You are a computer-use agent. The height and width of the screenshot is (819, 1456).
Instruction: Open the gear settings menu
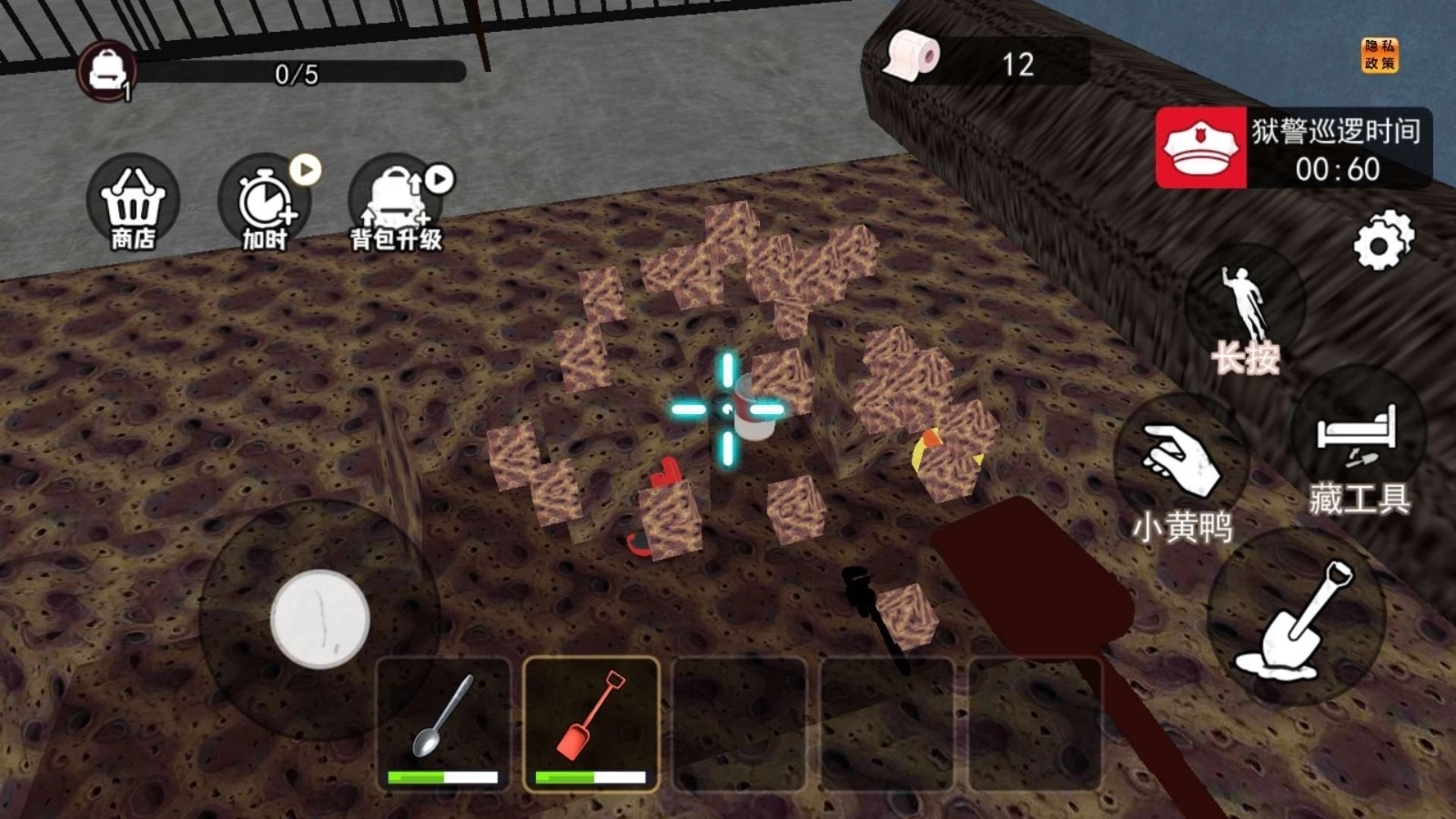(x=1382, y=240)
